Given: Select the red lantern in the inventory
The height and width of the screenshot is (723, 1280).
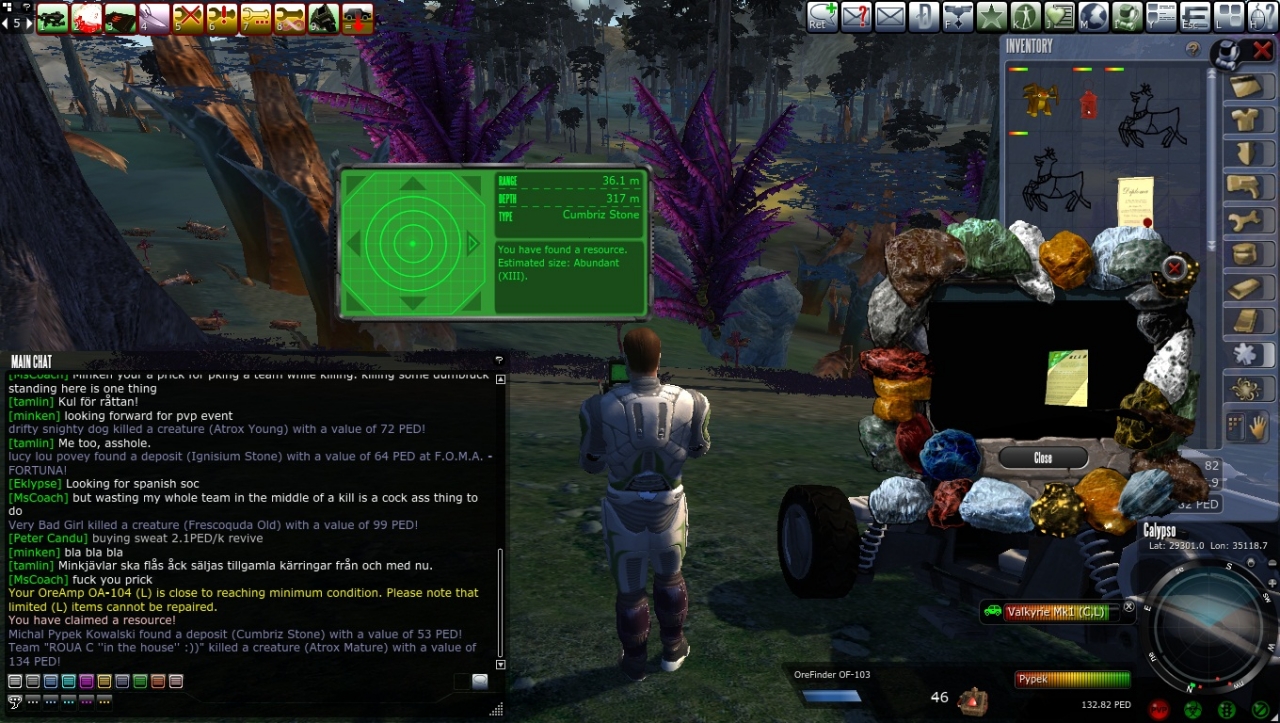Looking at the screenshot, I should (1088, 103).
